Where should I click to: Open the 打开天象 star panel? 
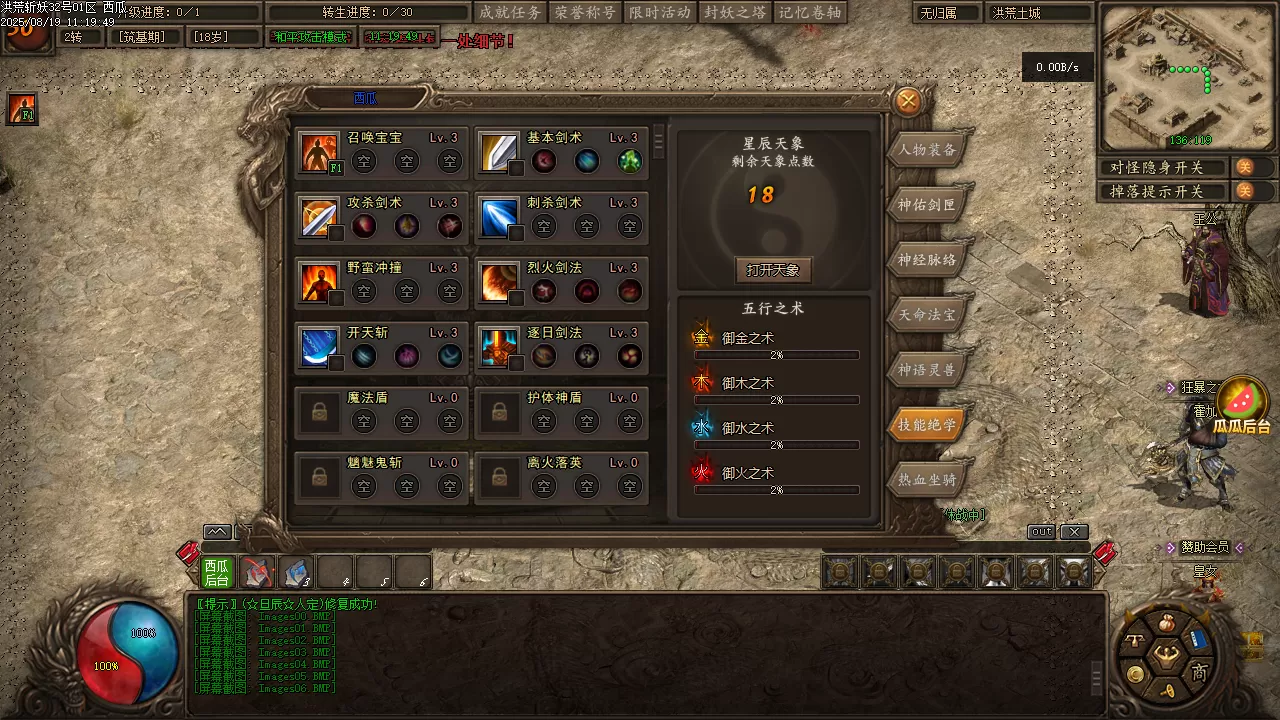[x=773, y=270]
